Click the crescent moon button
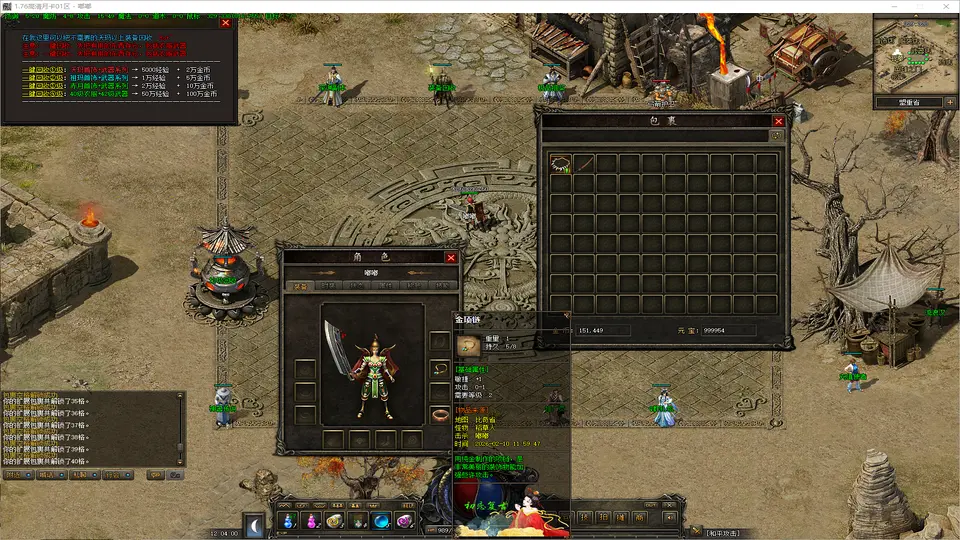 pos(256,523)
